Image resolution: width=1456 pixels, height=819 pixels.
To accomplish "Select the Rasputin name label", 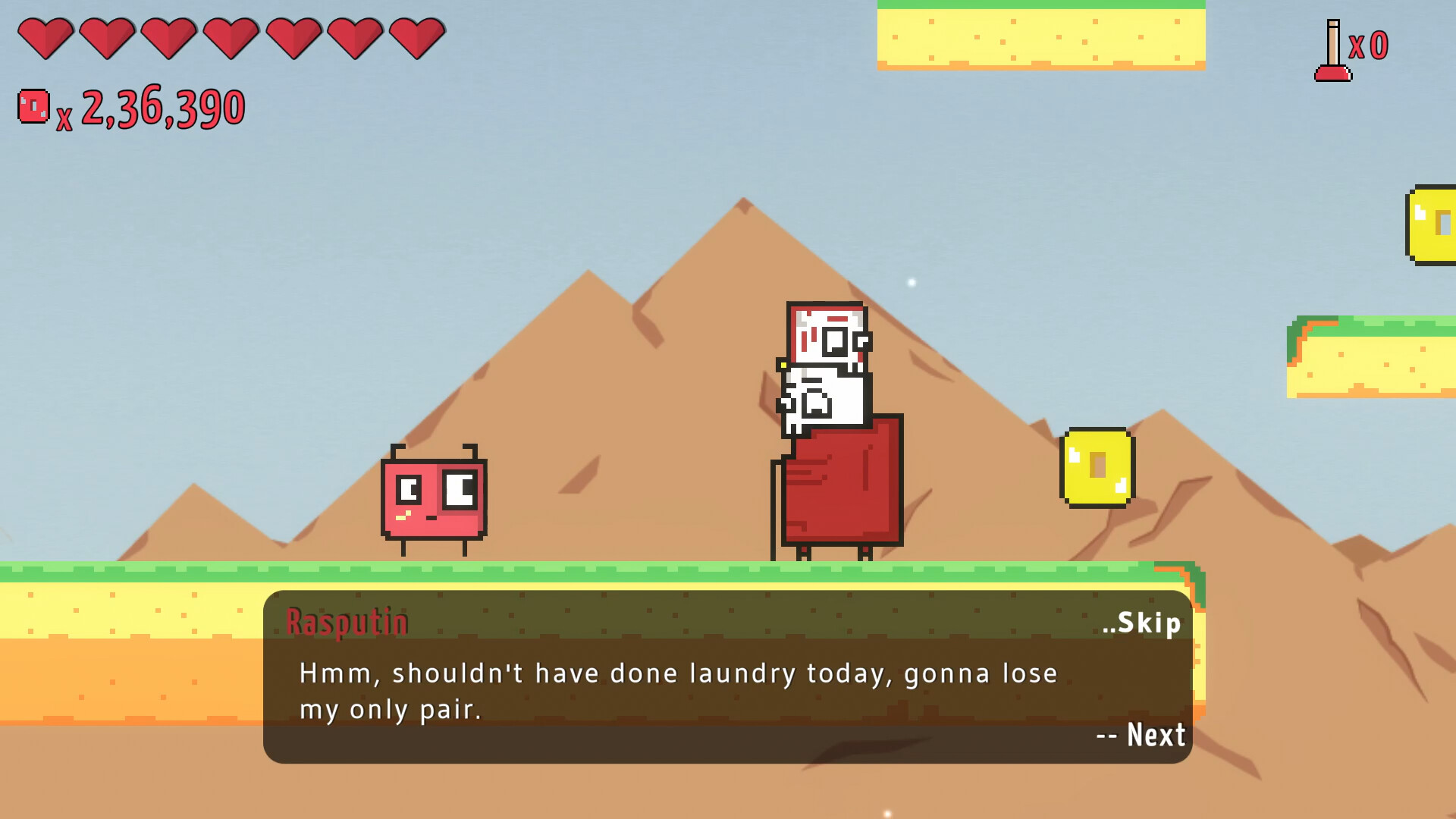I will point(350,621).
